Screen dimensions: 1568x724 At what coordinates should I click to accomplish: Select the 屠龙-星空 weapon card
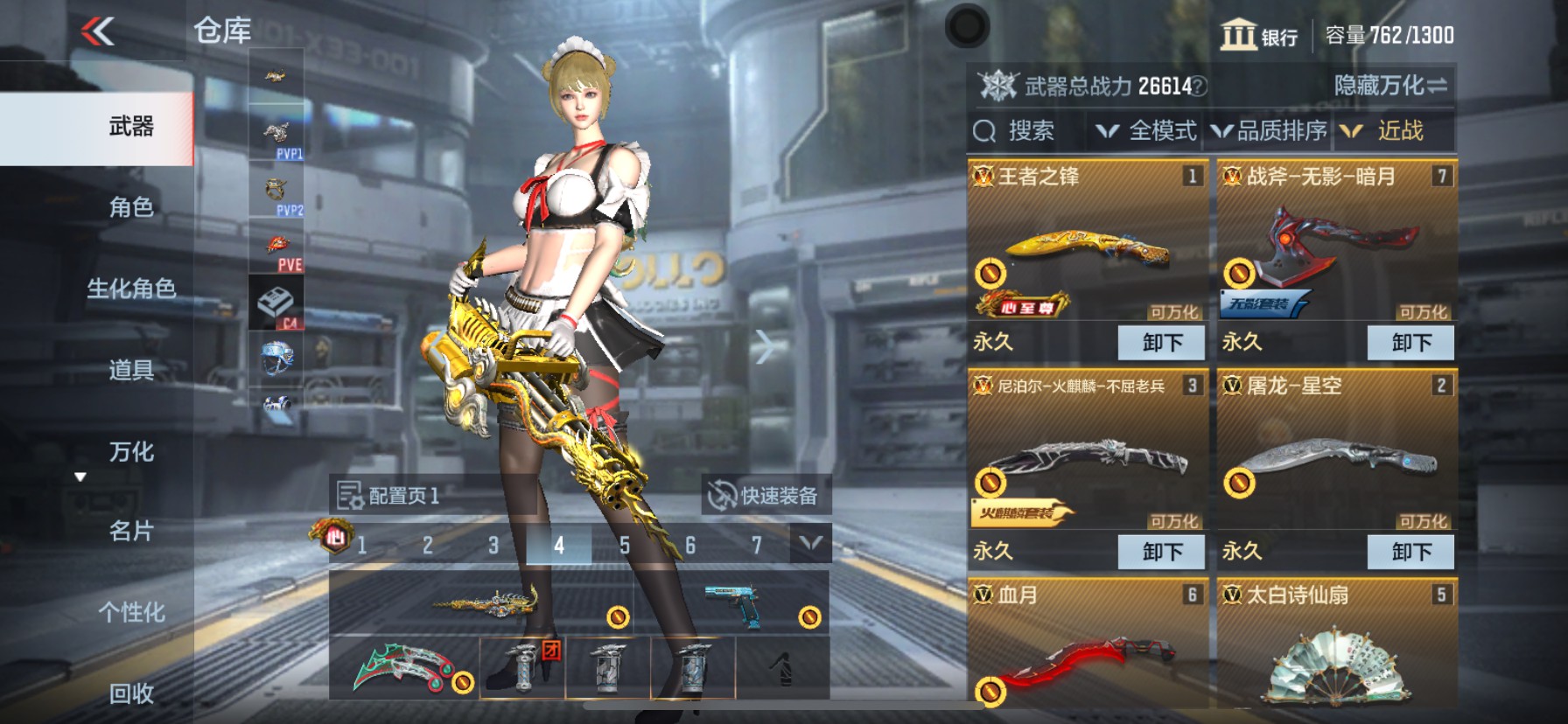point(1336,455)
